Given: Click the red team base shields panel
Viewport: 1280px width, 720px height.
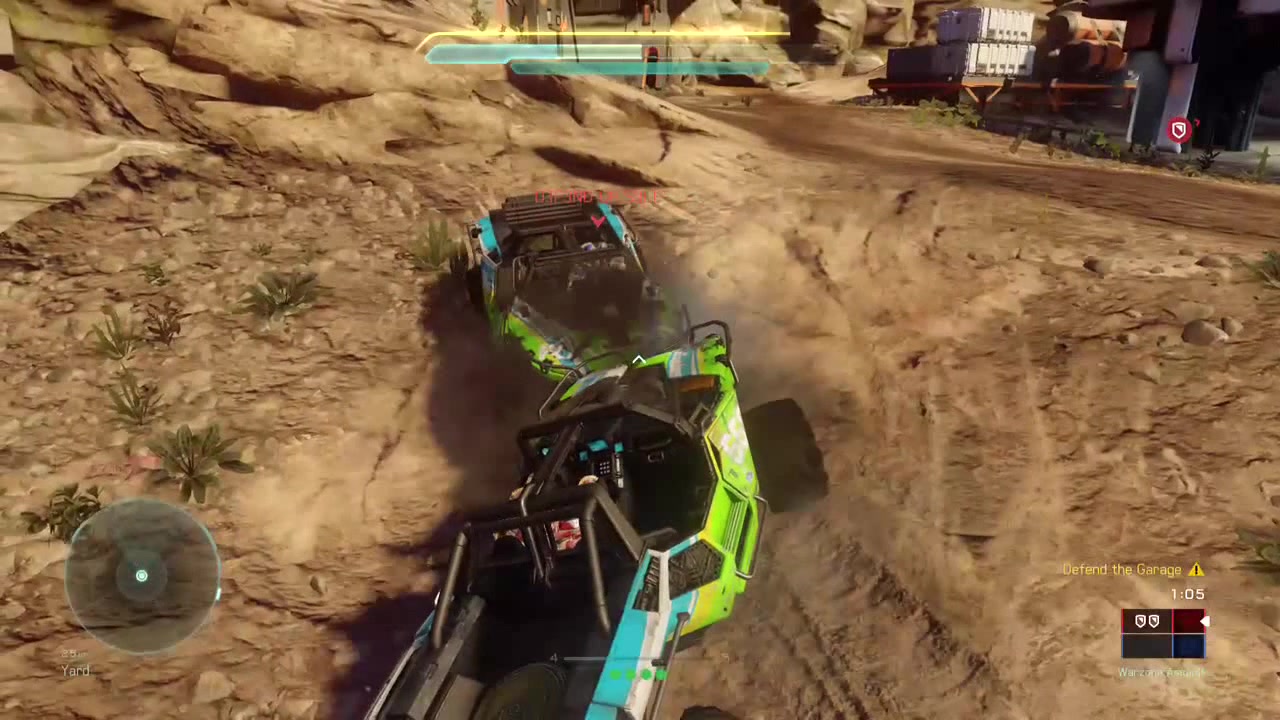Looking at the screenshot, I should [x=1146, y=622].
